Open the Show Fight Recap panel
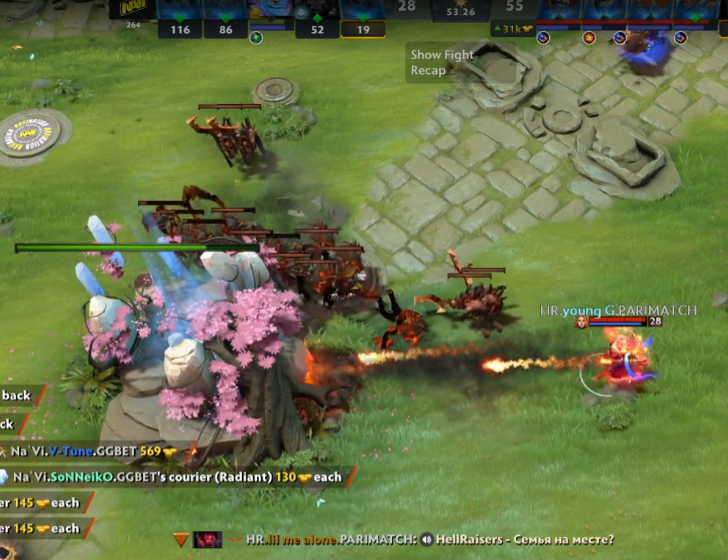 (x=441, y=63)
